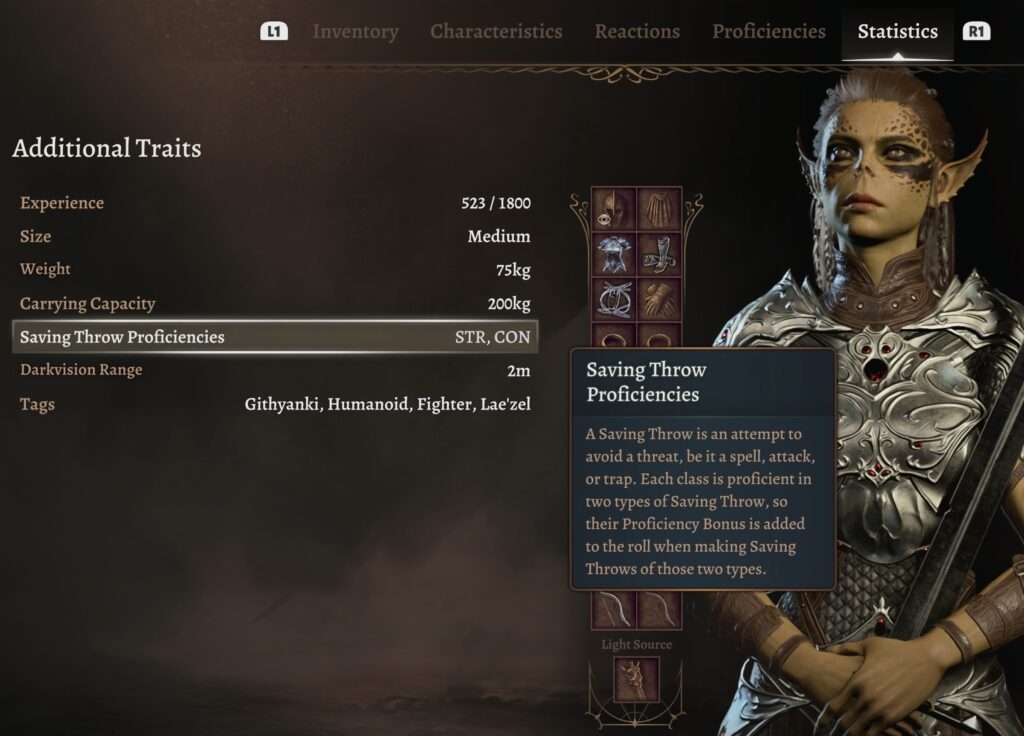This screenshot has height=736, width=1024.
Task: Highlight the Saving Throw Proficiencies row
Action: point(275,337)
